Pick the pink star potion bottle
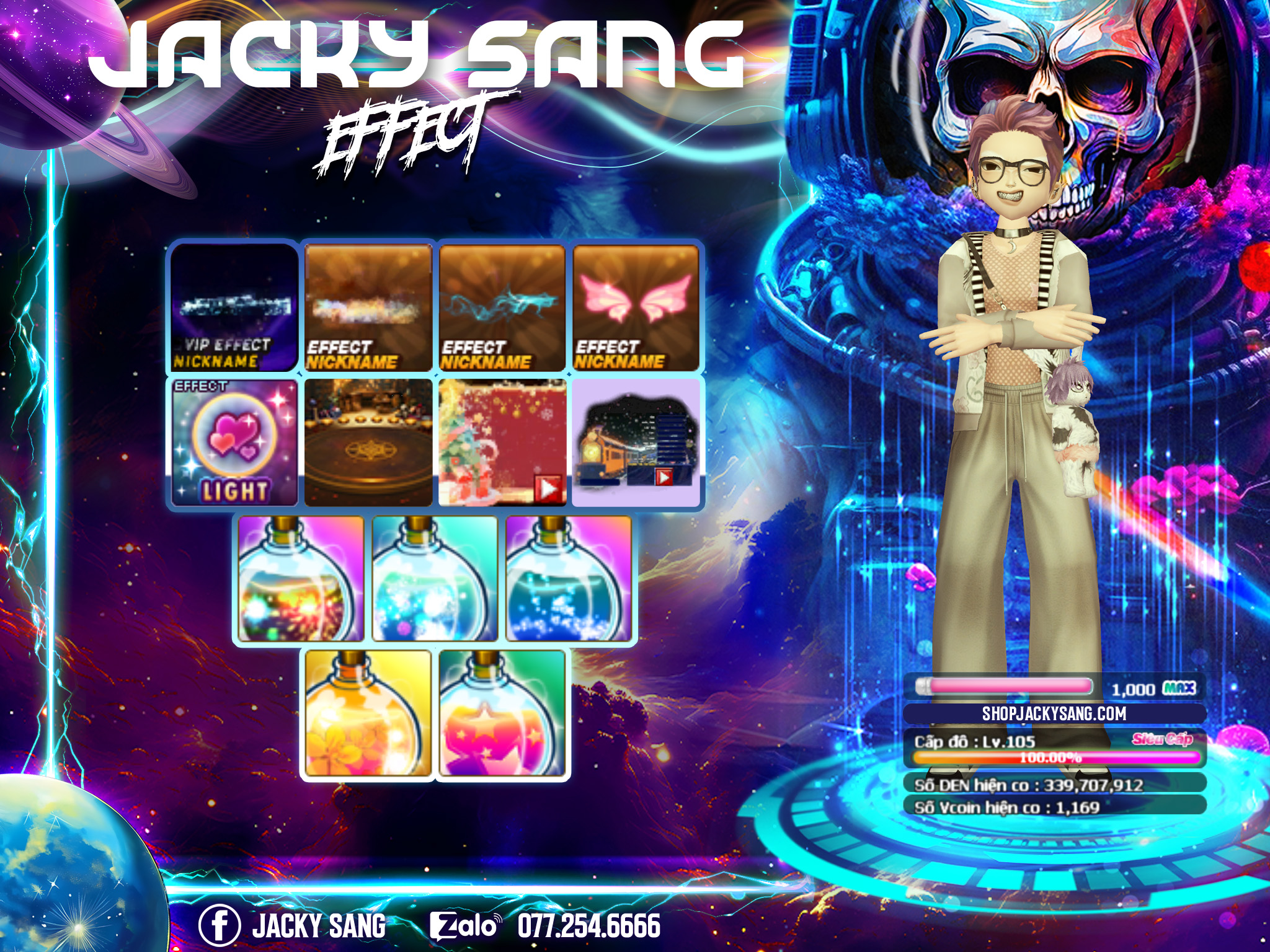 point(502,713)
